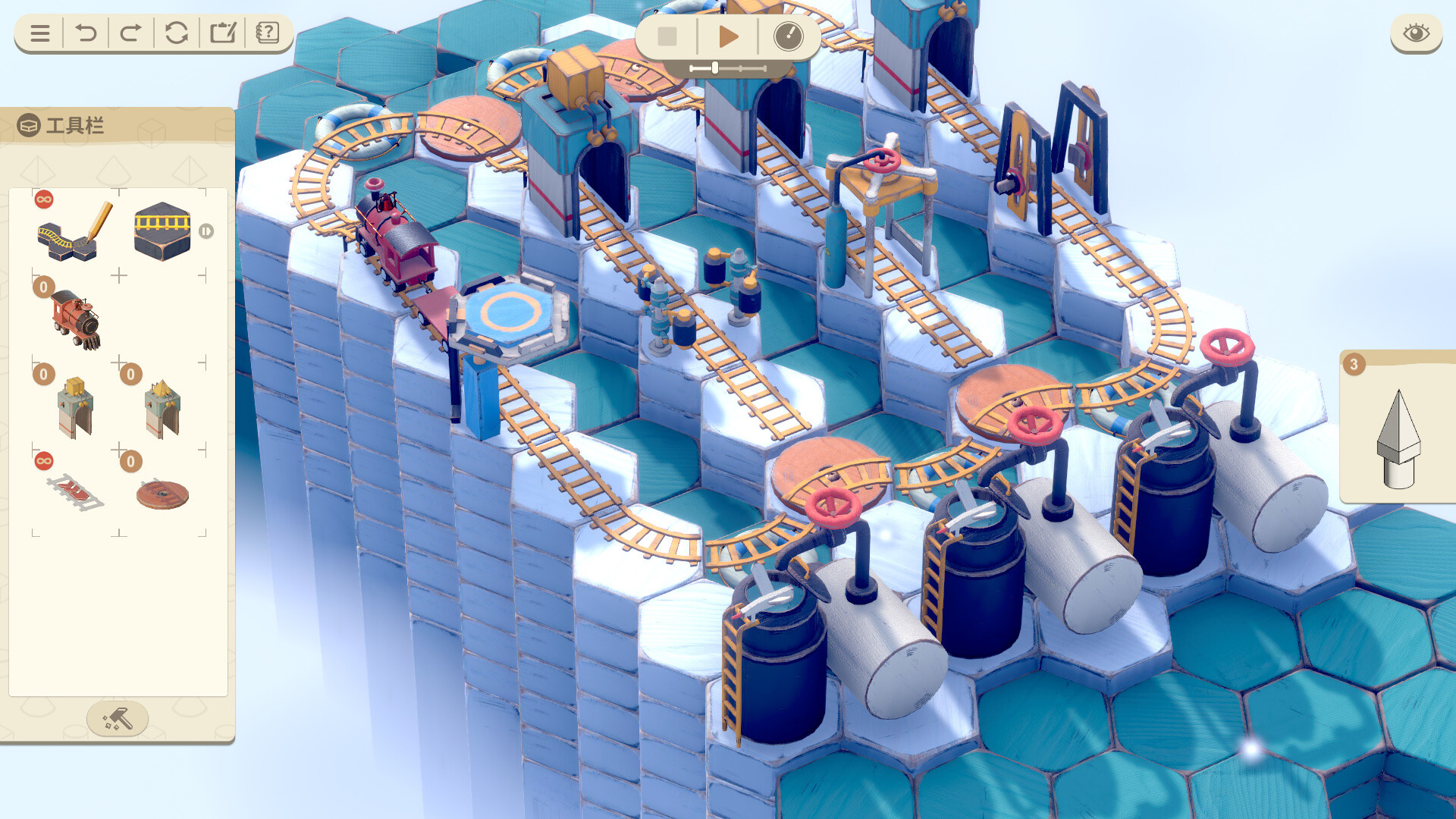Click the undo arrow icon
The height and width of the screenshot is (819, 1456).
pos(84,33)
